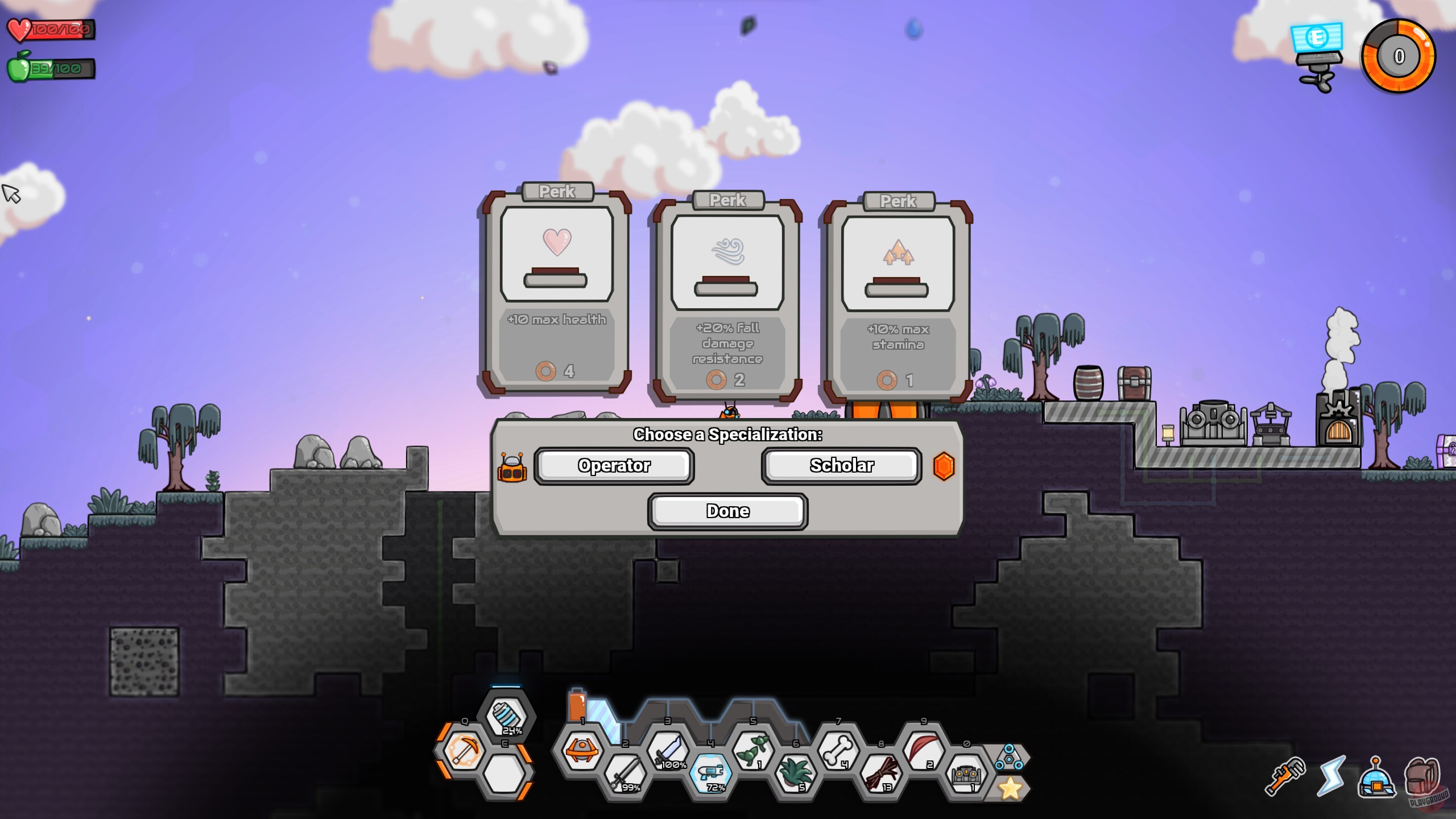Choose the Scholar specialization
This screenshot has width=1456, height=819.
pos(841,465)
